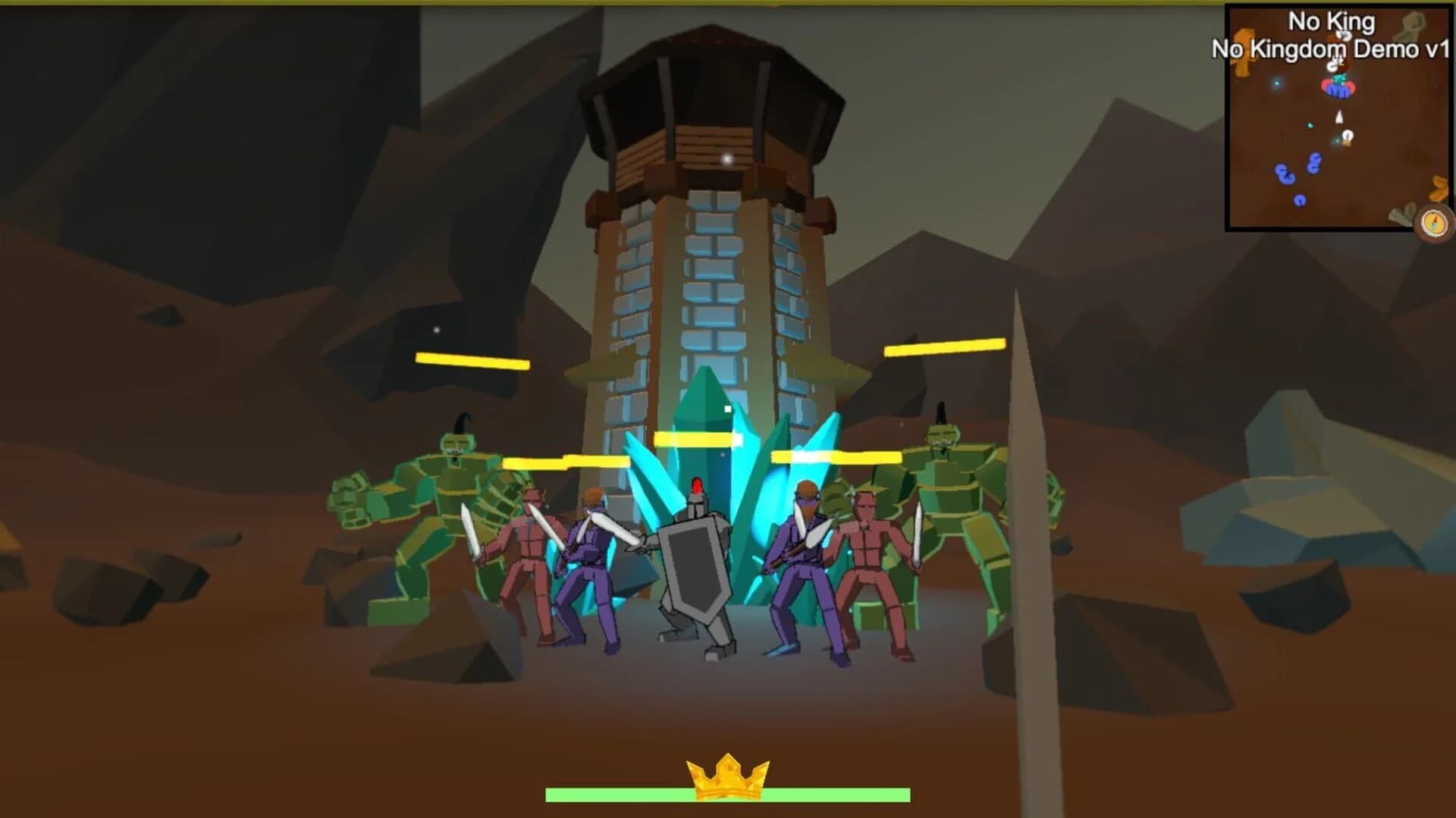Viewport: 1456px width, 818px height.
Task: Select the white gate marker on the minimap
Action: [x=1348, y=134]
